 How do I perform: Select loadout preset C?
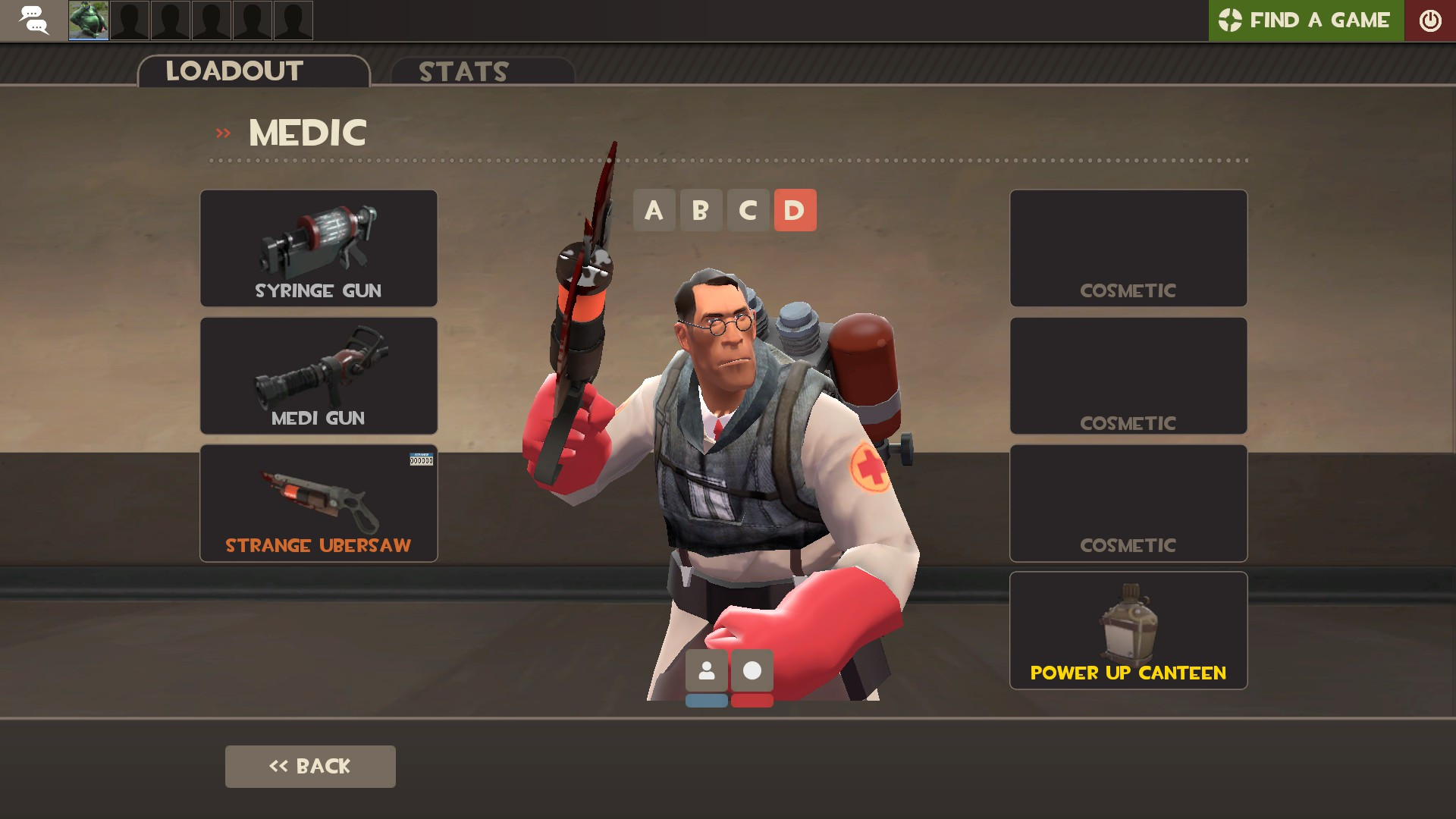pyautogui.click(x=748, y=210)
